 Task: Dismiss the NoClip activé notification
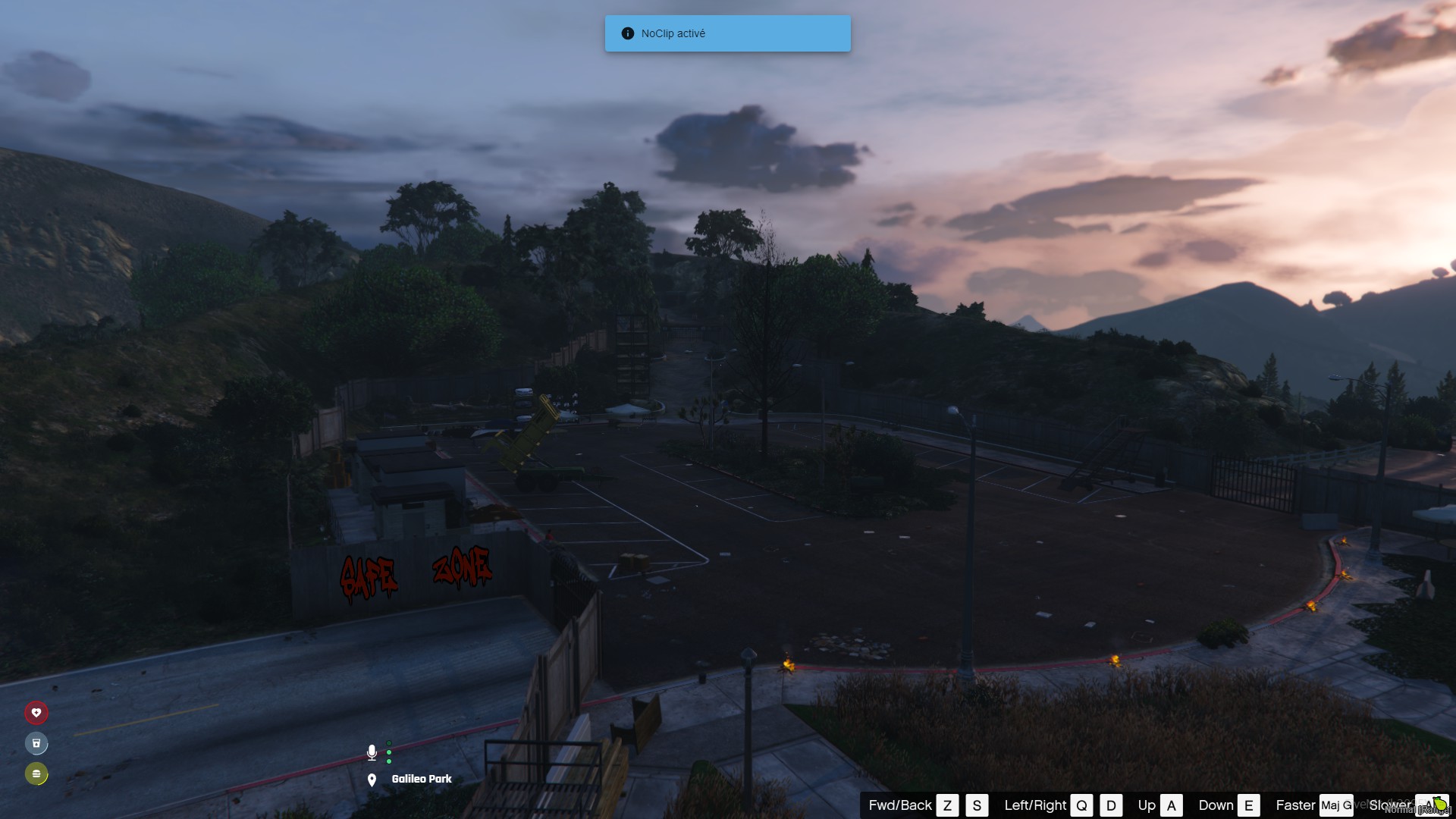coord(727,33)
